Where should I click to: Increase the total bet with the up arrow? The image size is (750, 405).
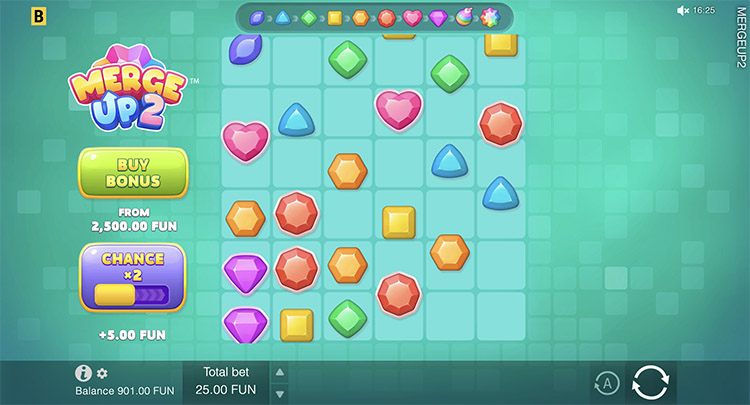click(280, 371)
